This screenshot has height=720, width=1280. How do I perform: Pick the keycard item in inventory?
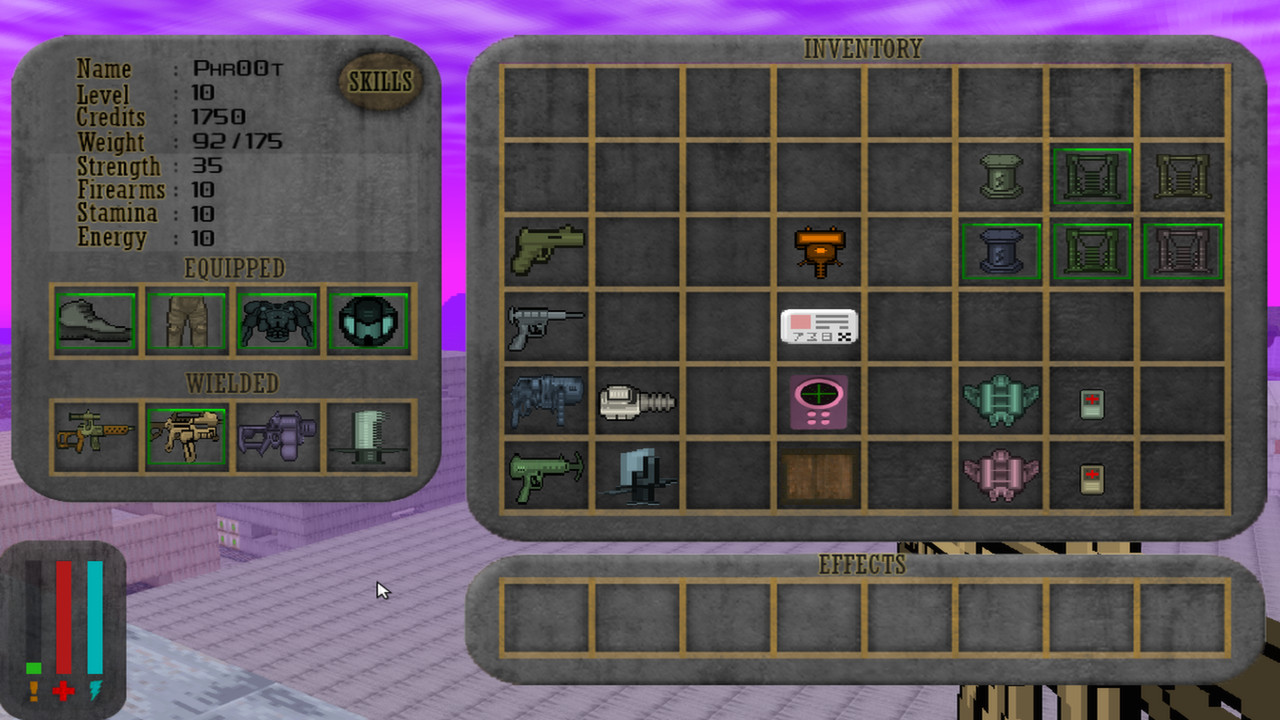(x=818, y=325)
